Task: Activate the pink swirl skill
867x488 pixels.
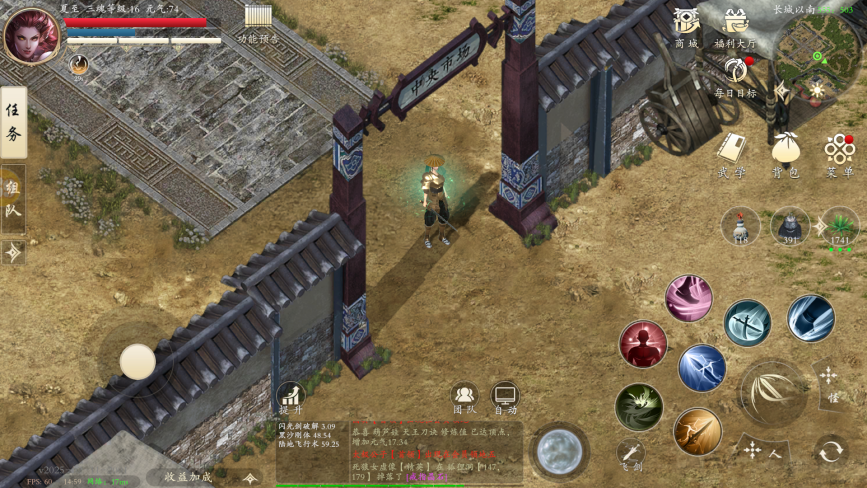Action: (x=689, y=298)
